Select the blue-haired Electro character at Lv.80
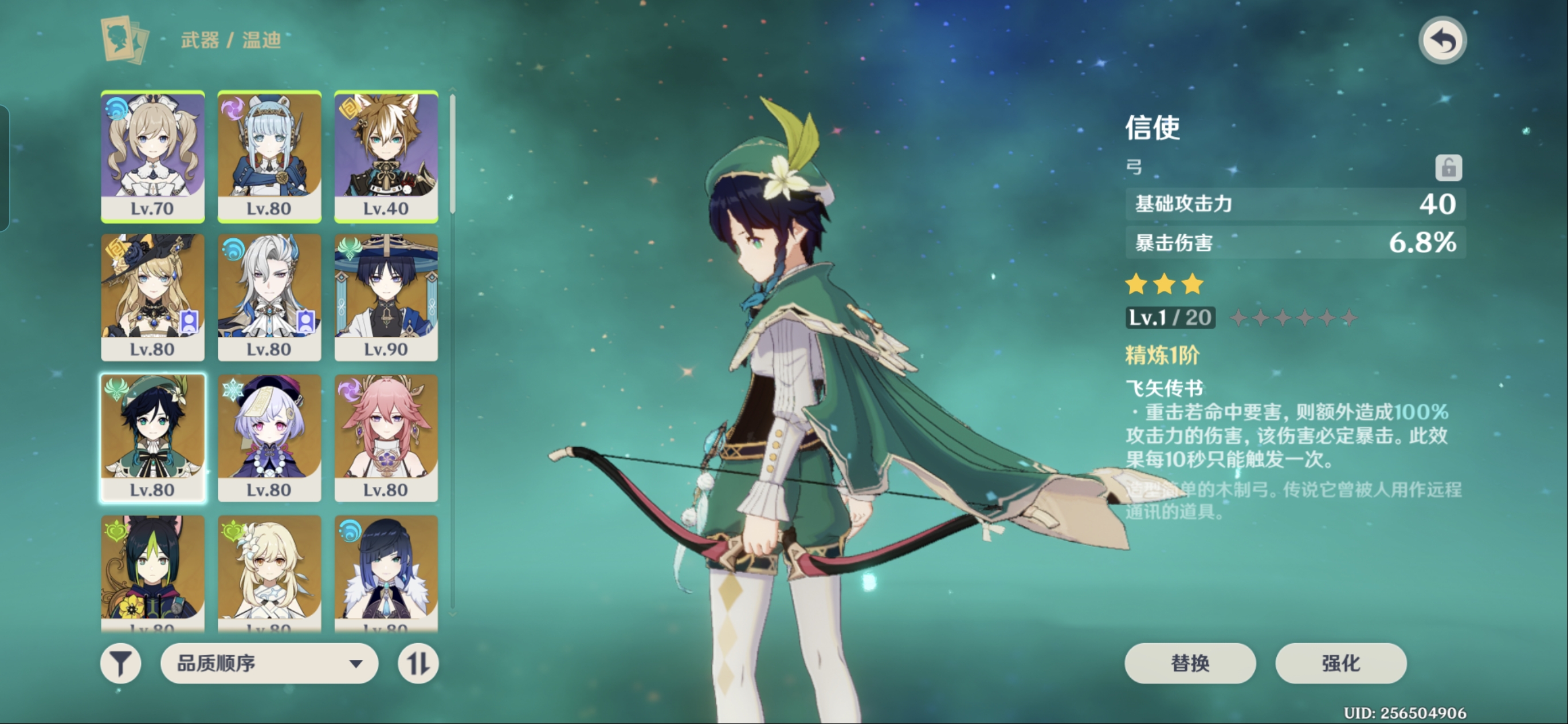The width and height of the screenshot is (1568, 724). [269, 156]
